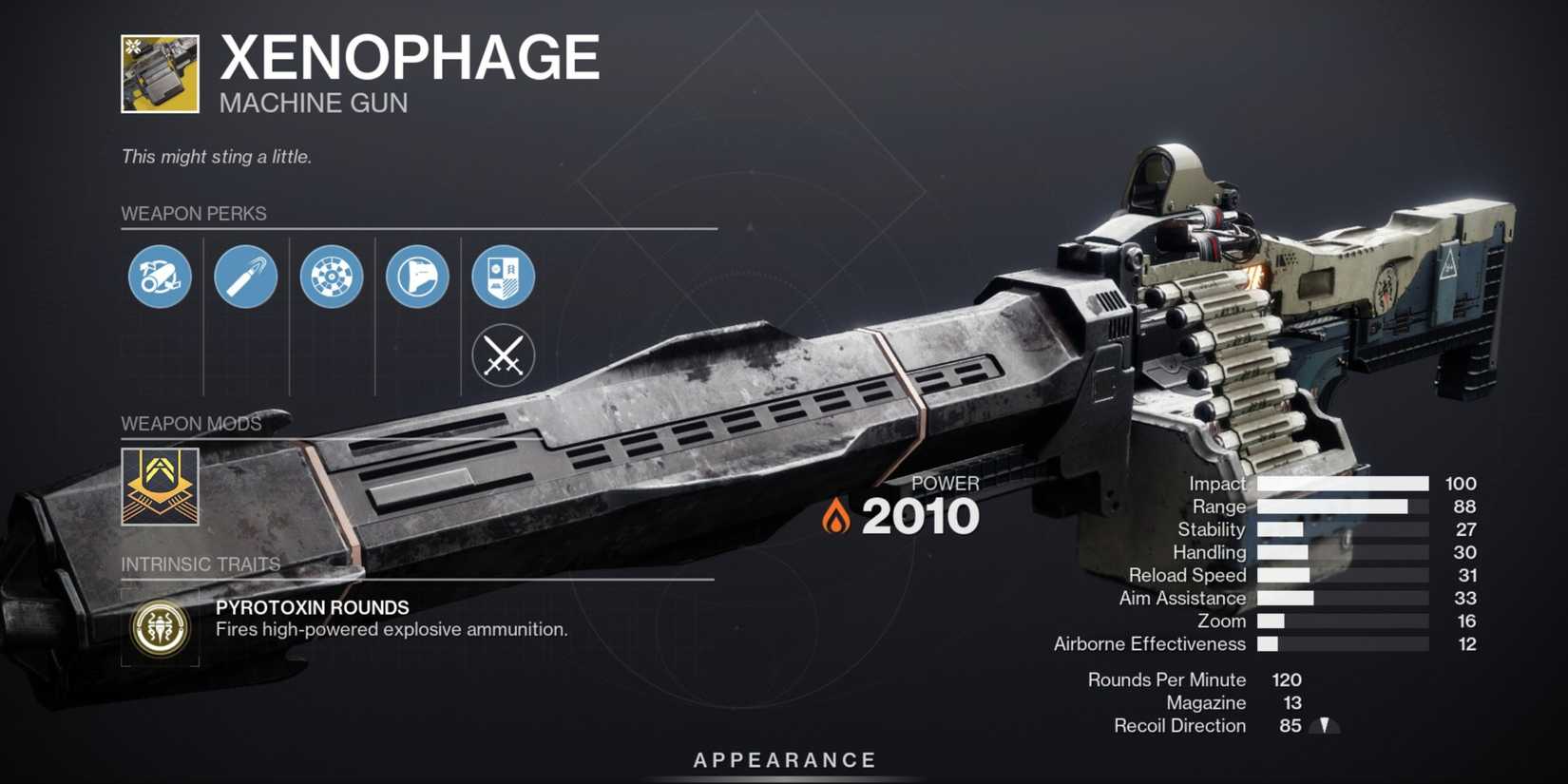The width and height of the screenshot is (1568, 784).
Task: Expand the Weapon Perks section
Action: (194, 214)
